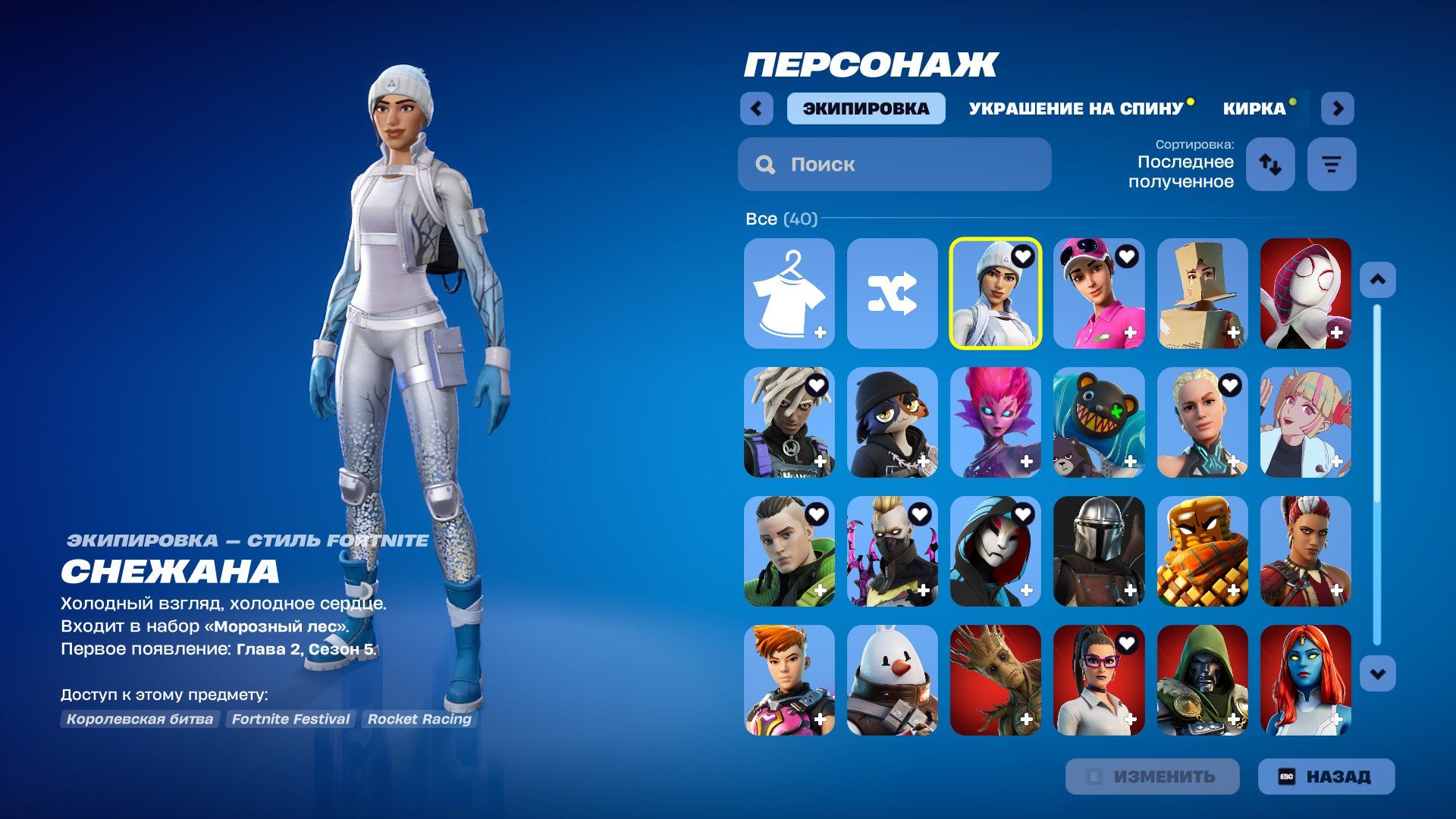Screen dimensions: 1456x819
Task: Select the pink visor golfer skin
Action: click(x=1098, y=293)
